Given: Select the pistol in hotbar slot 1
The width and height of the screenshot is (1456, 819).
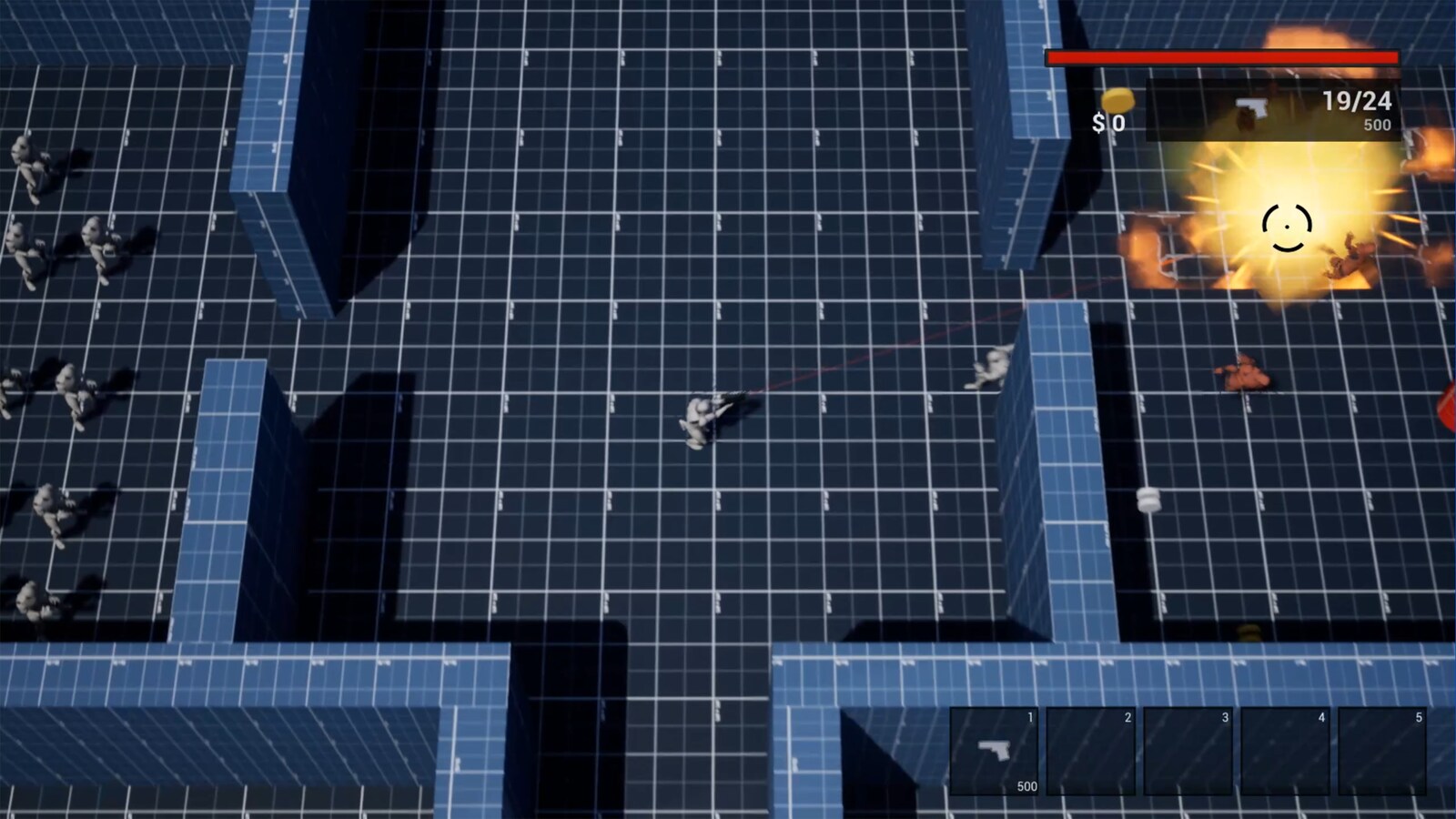Looking at the screenshot, I should 997,752.
